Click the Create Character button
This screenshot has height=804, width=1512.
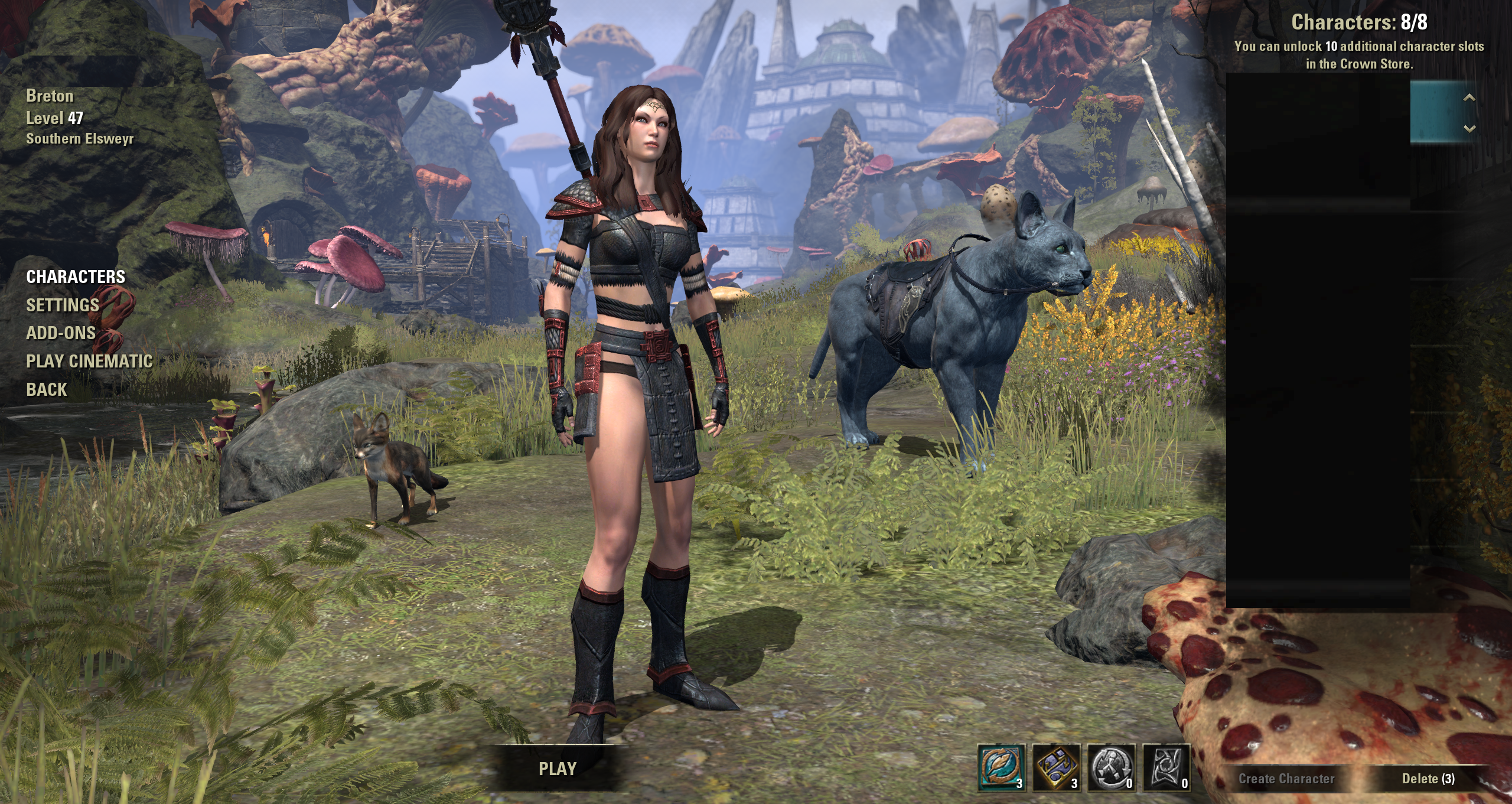[x=1286, y=779]
